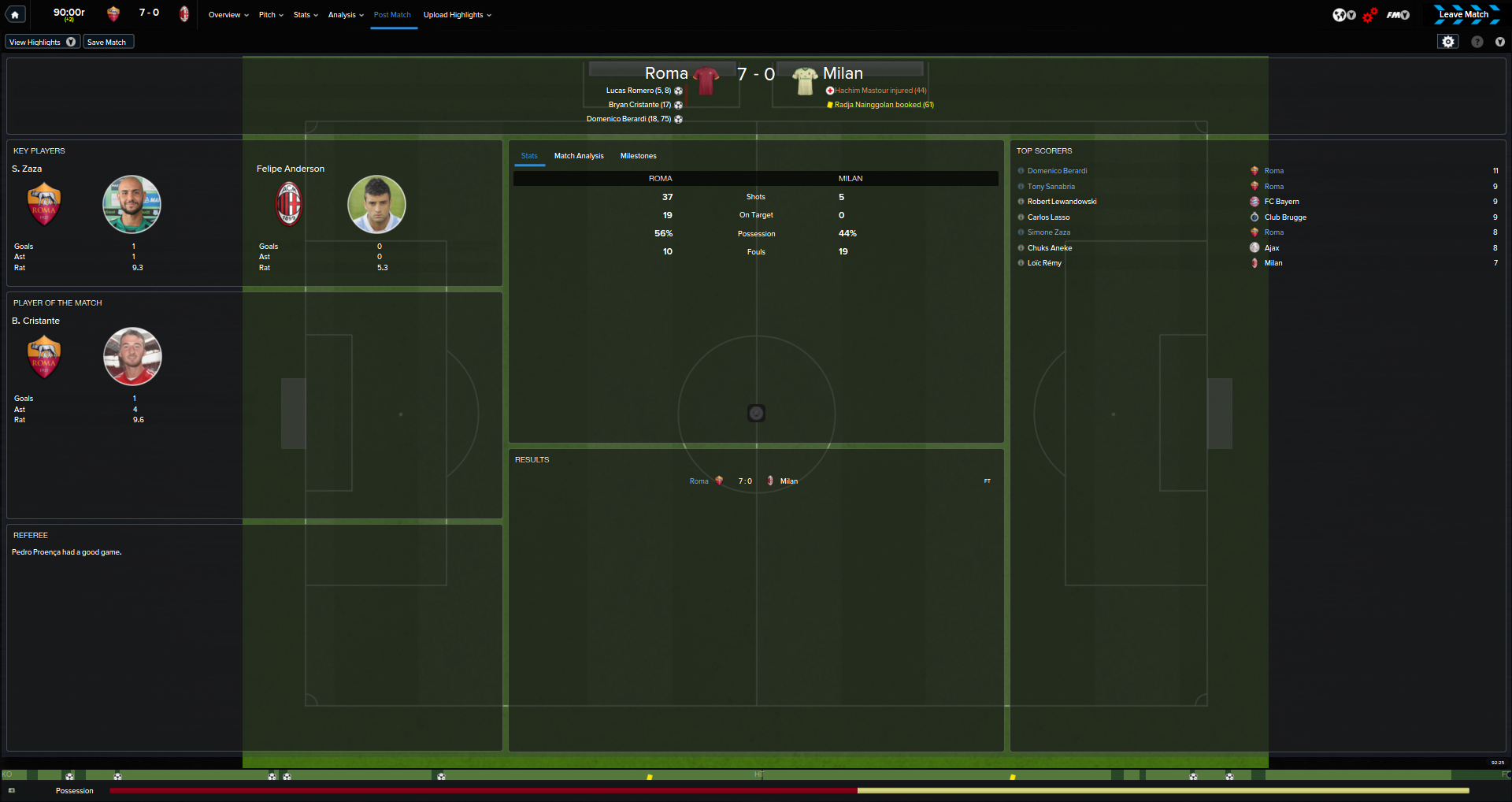This screenshot has width=1512, height=802.
Task: Open the Overview dropdown menu
Action: click(228, 15)
